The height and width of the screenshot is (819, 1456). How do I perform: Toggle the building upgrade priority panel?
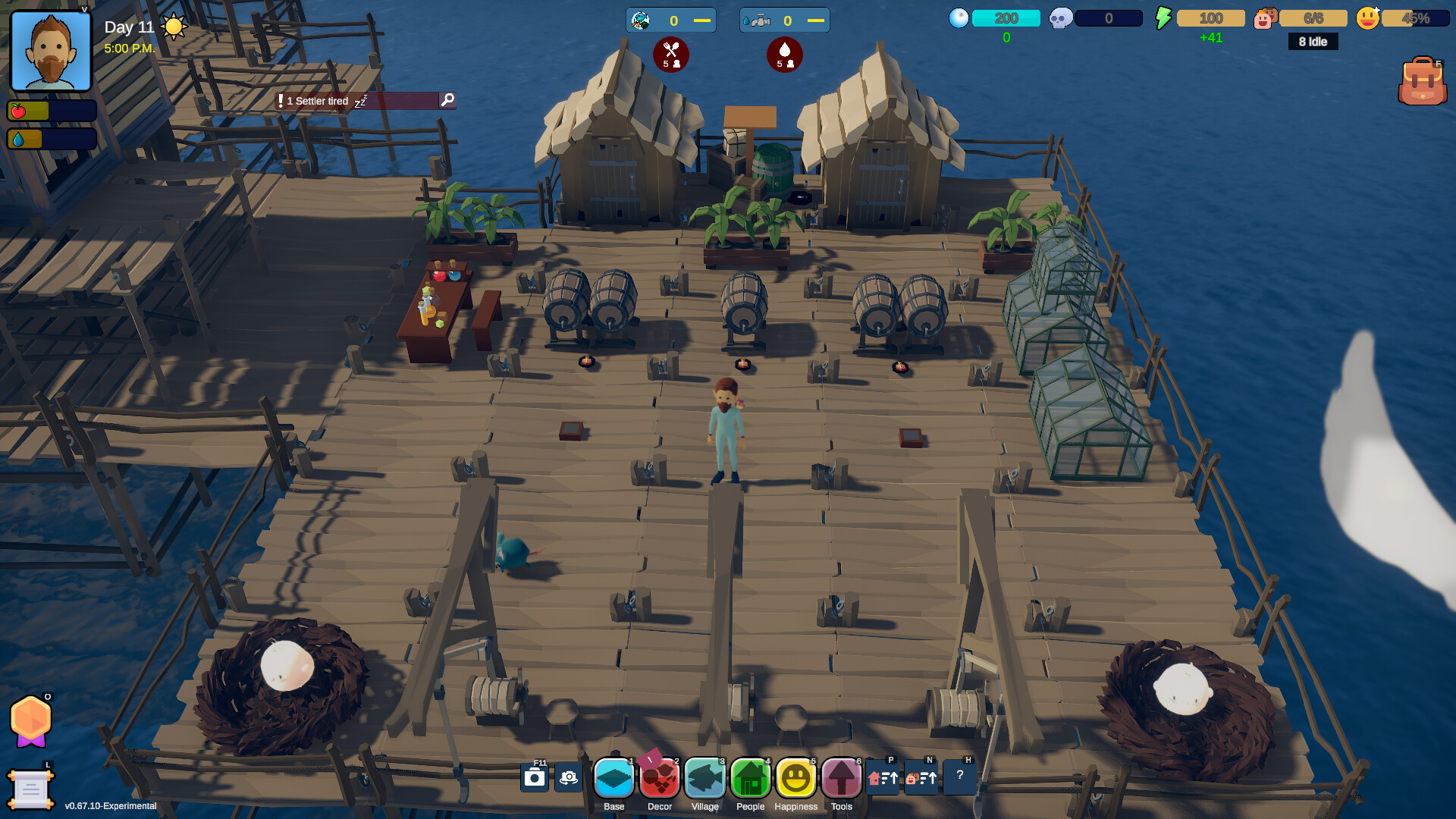pos(883,777)
